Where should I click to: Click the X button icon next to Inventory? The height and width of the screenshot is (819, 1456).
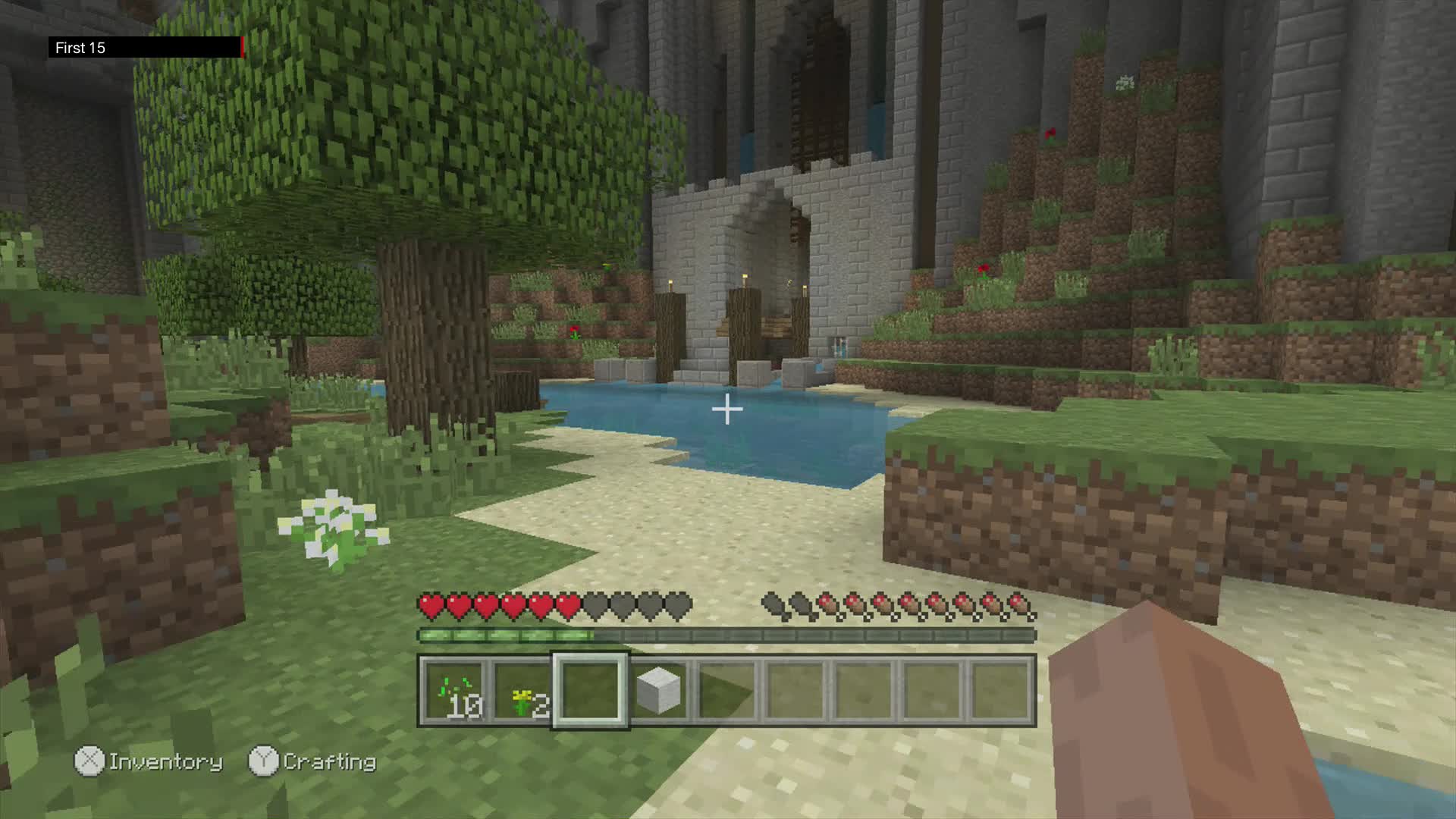[x=89, y=761]
